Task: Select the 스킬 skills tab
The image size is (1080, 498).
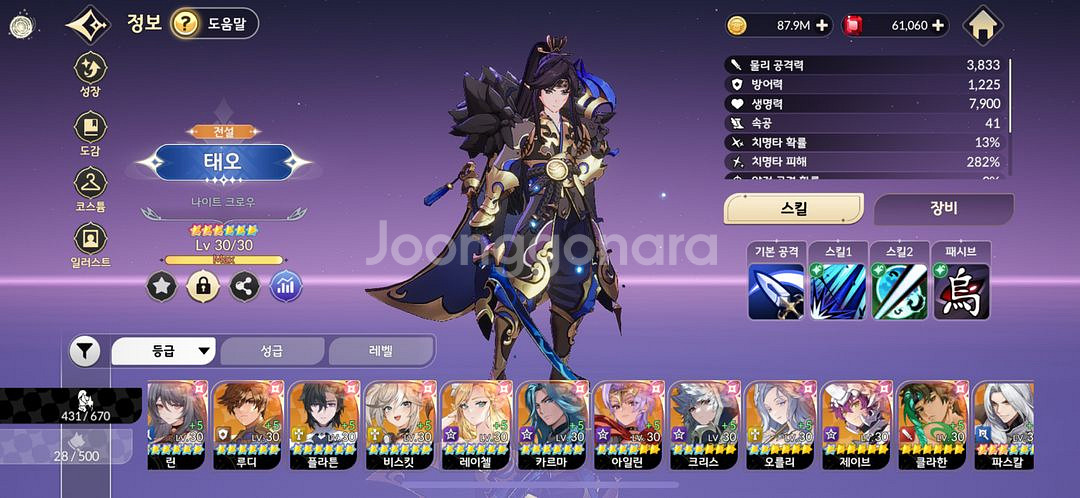Action: 793,209
